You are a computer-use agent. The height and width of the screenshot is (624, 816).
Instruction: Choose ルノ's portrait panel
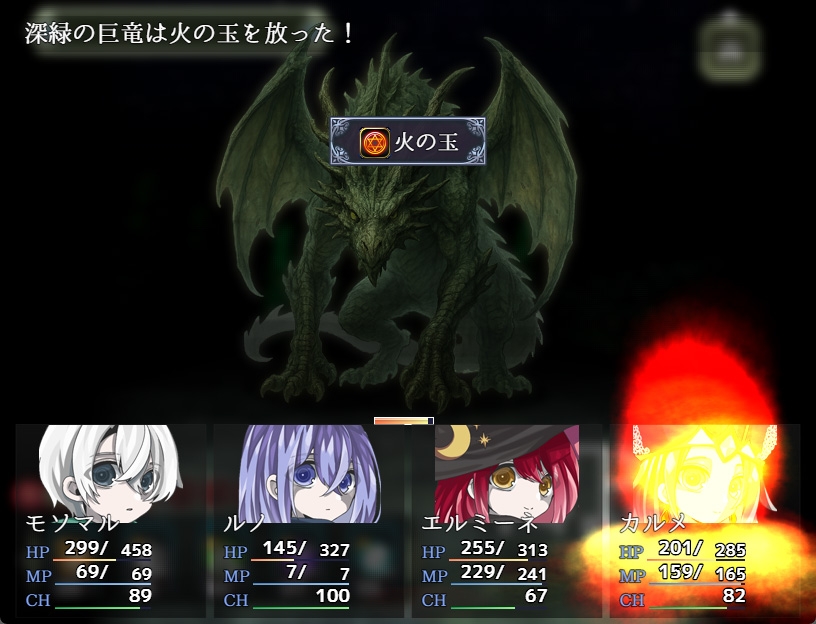coord(308,520)
